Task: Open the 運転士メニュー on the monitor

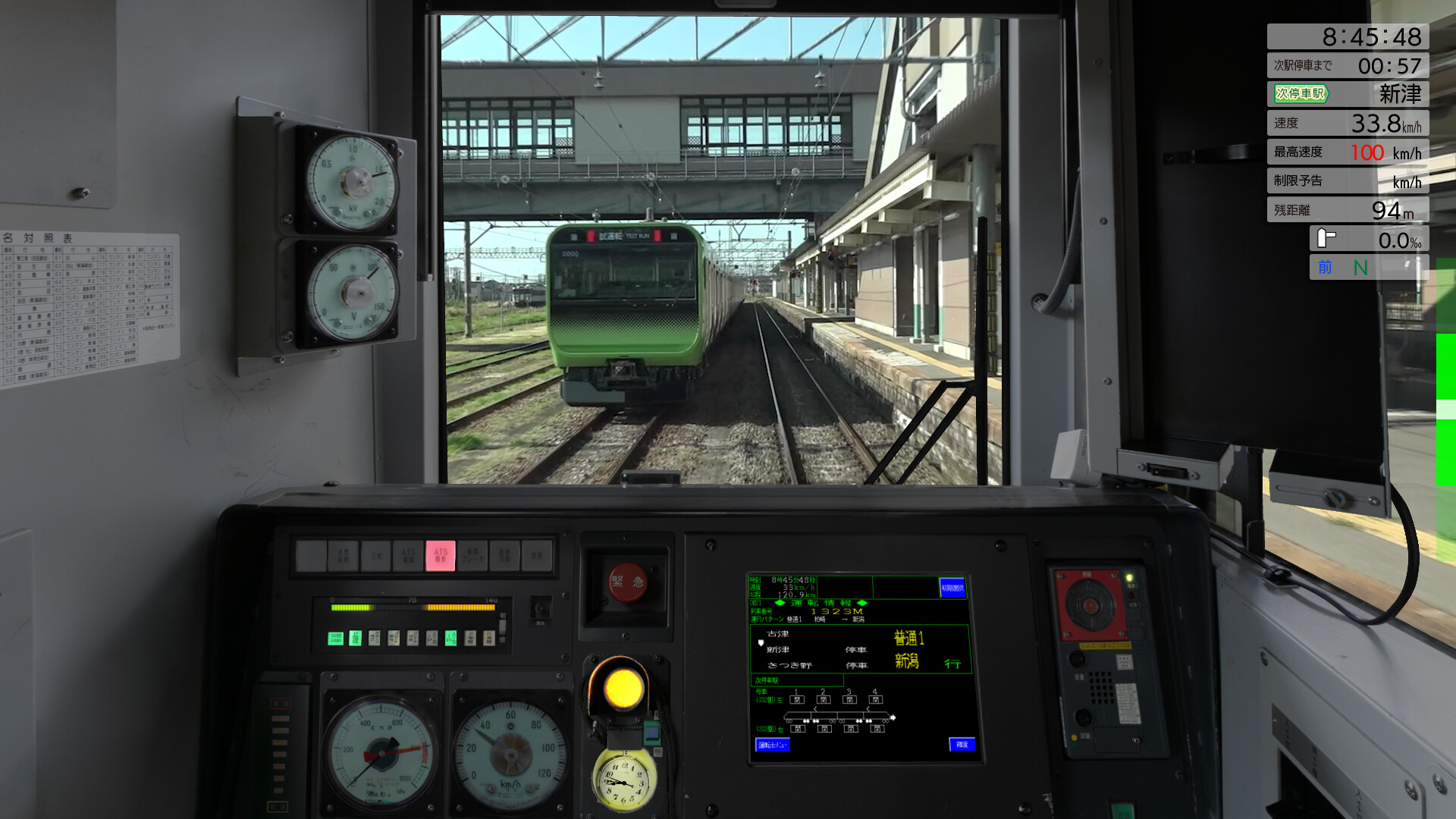Action: pos(773,744)
